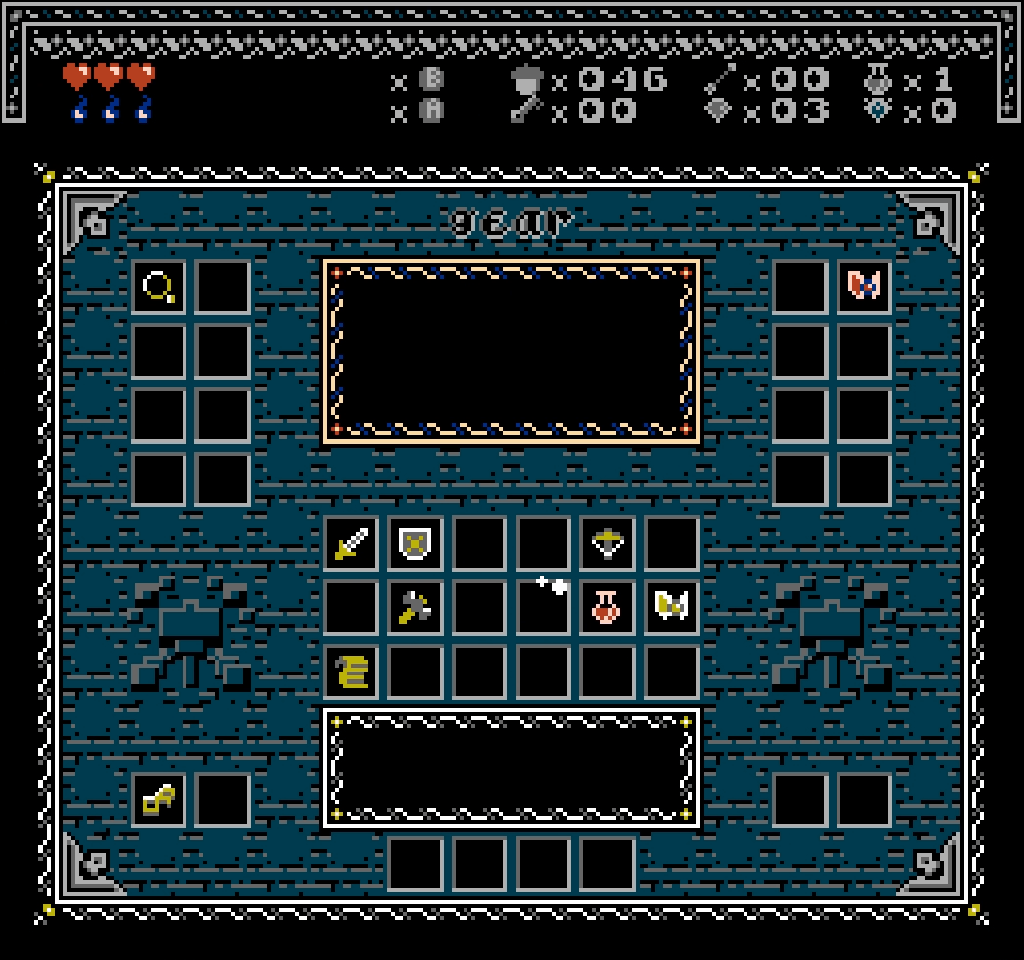Choose the yellow and white winged item
Screen dimensions: 1024x960
(x=671, y=608)
